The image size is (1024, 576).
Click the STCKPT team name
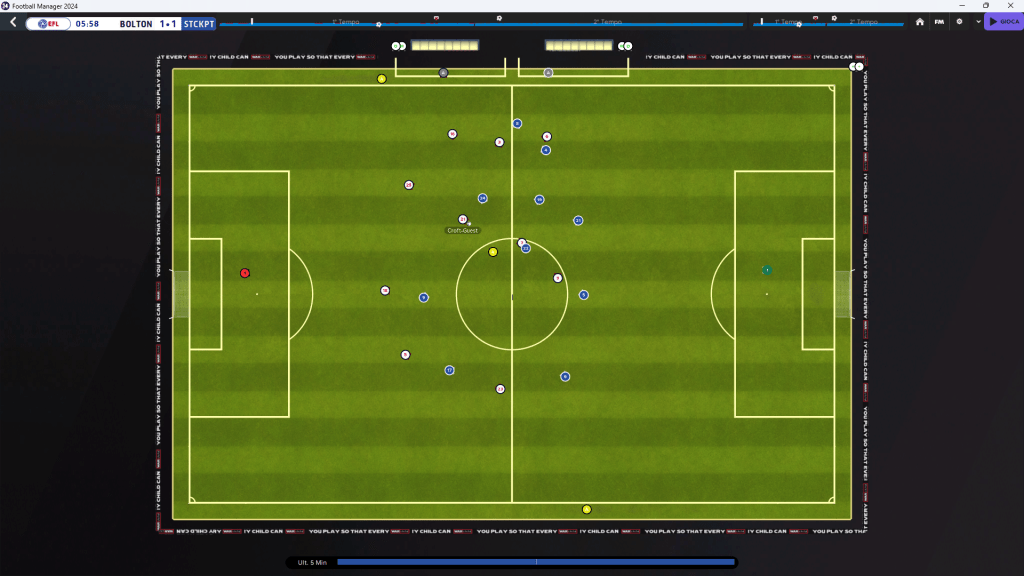point(199,23)
